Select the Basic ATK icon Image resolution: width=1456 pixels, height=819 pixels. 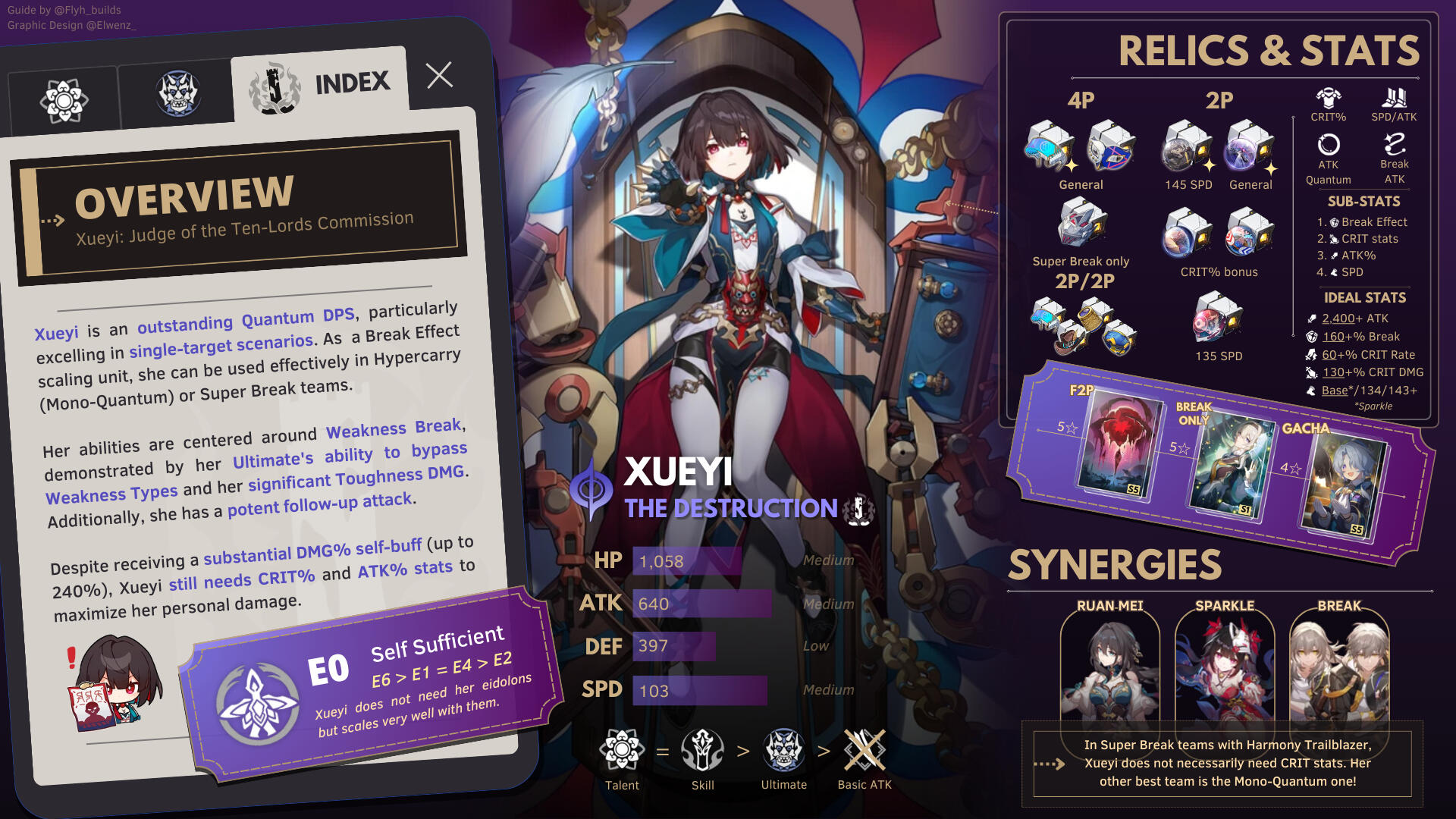click(x=864, y=750)
